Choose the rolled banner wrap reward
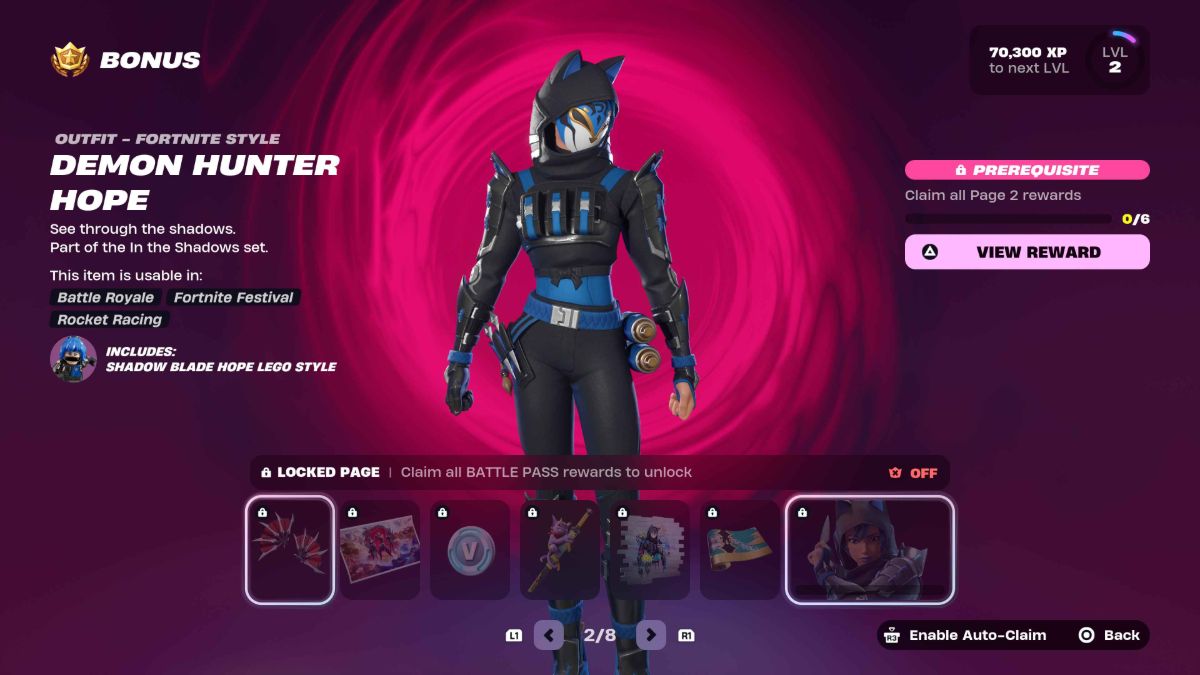 click(x=739, y=550)
